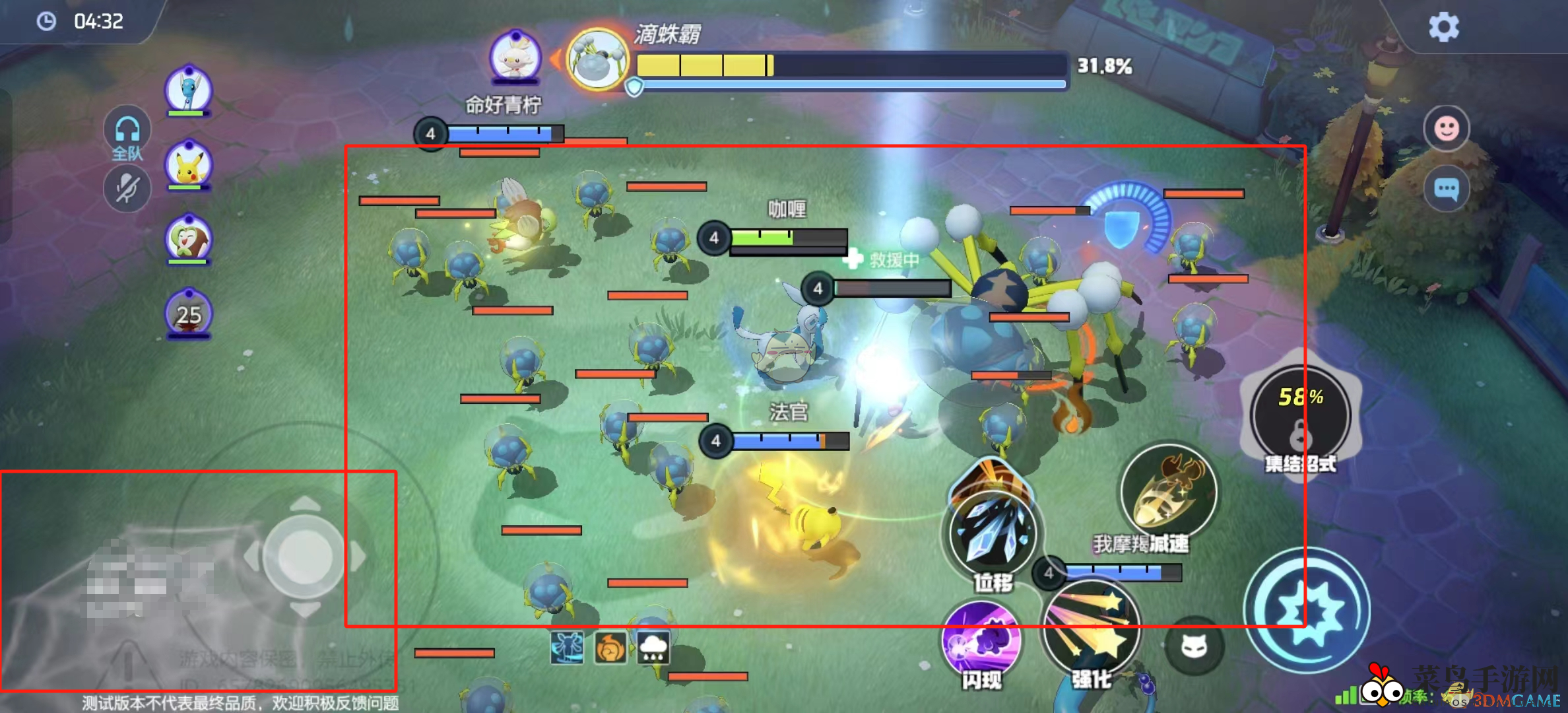Click the Scorbunny portrait beside the boss
This screenshot has height=713, width=1568.
(x=515, y=57)
